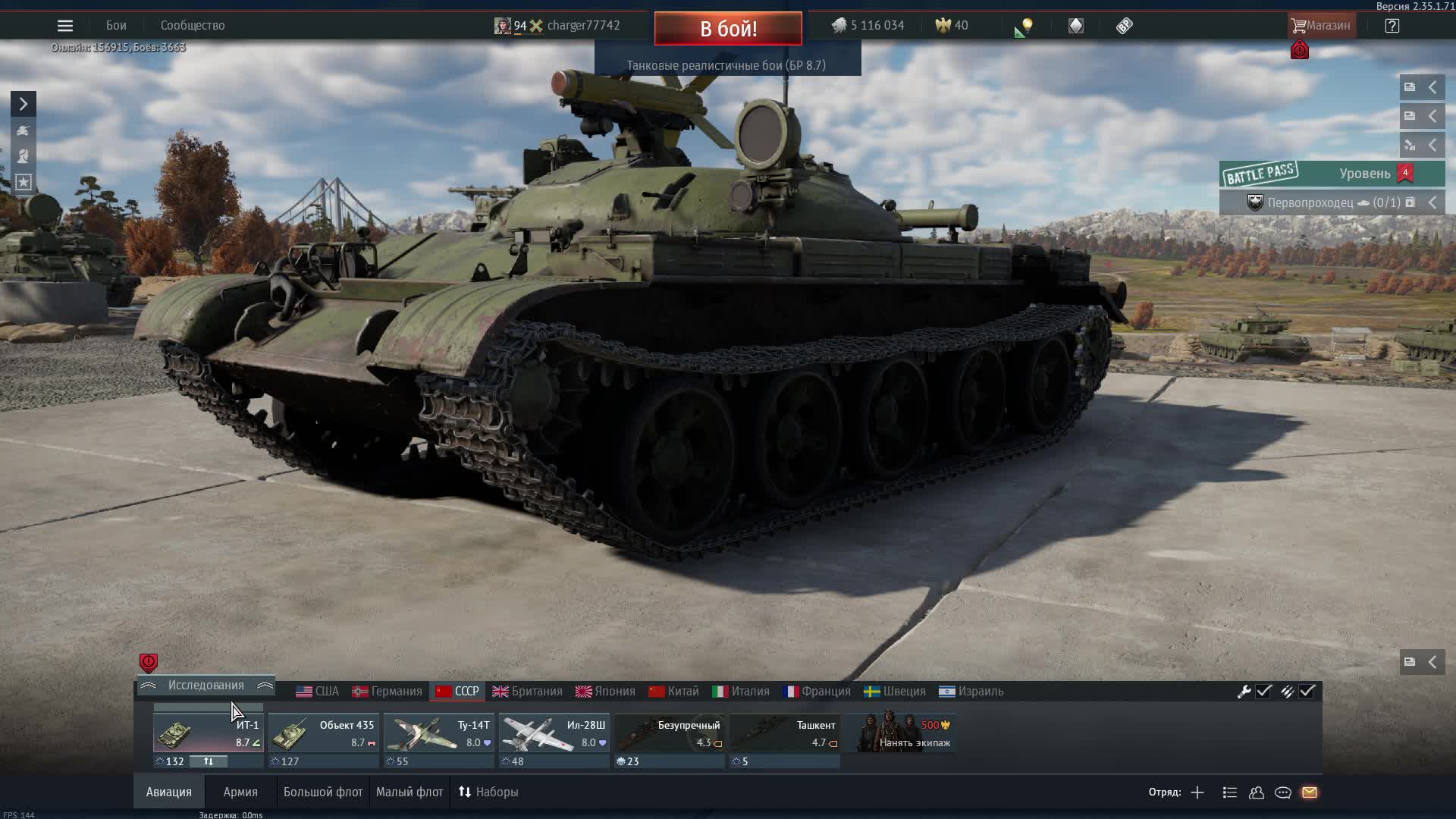
Task: Open the Сообщество menu item
Action: coord(192,25)
